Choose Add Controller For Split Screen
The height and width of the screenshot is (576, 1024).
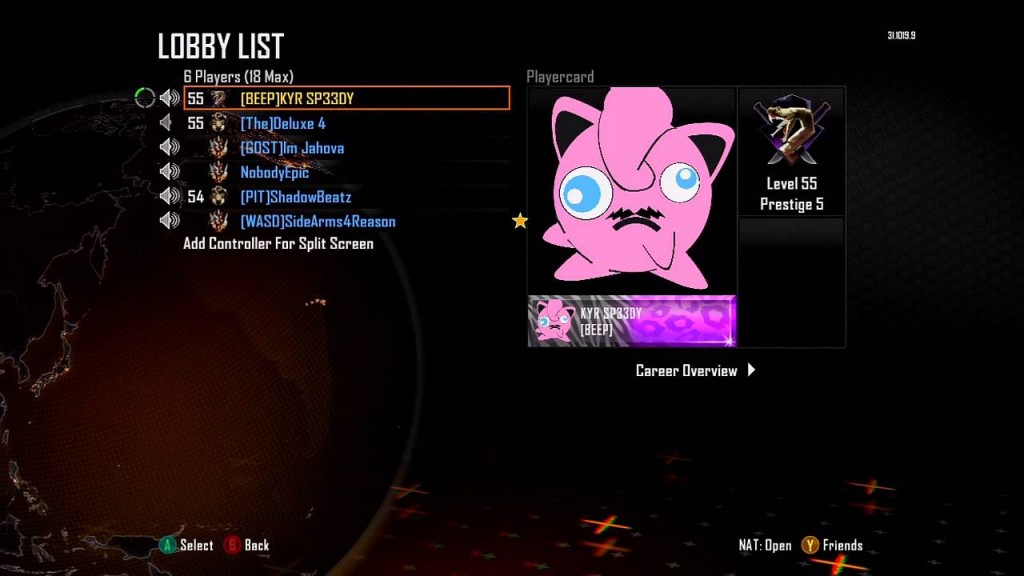click(278, 244)
